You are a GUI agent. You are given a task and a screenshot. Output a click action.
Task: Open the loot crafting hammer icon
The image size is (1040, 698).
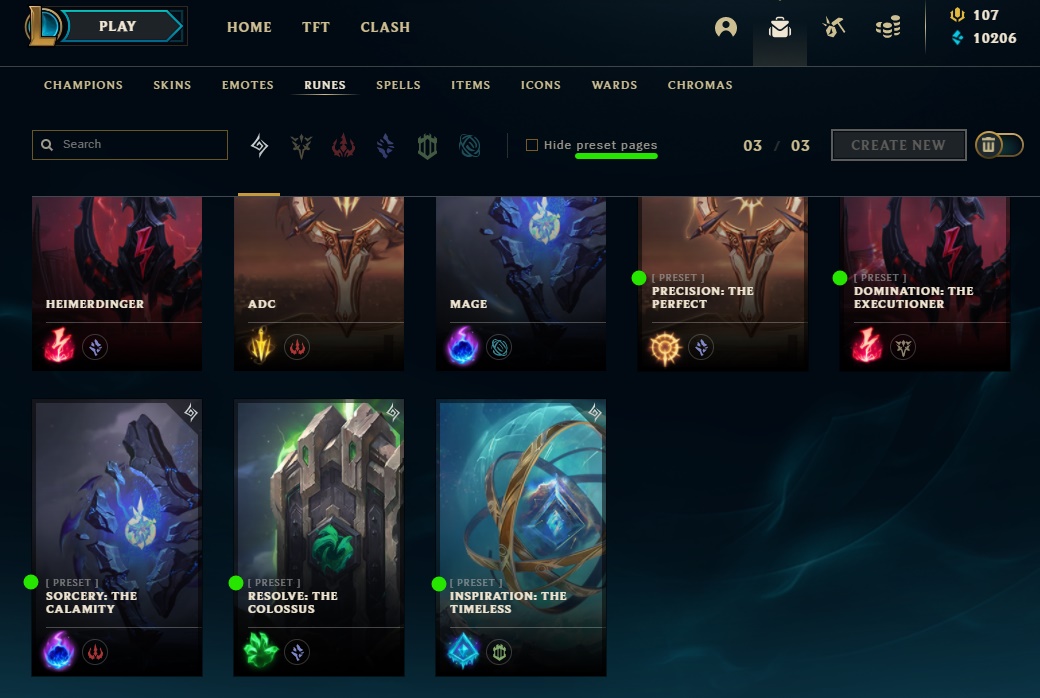pyautogui.click(x=834, y=28)
